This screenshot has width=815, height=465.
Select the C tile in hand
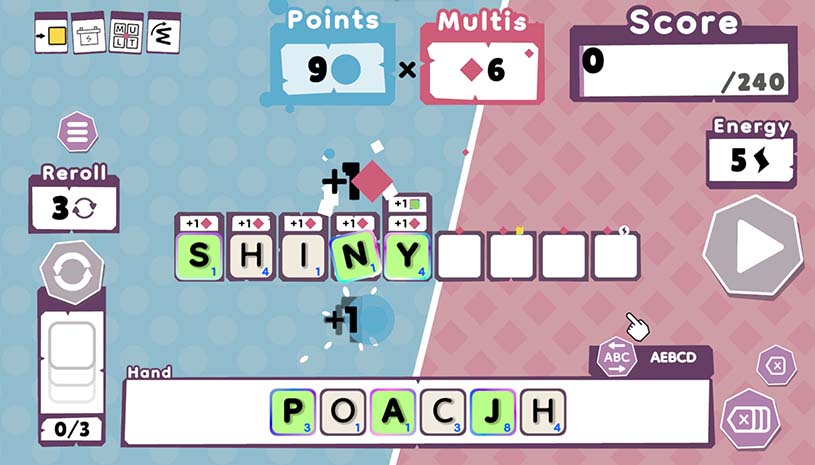coord(443,412)
